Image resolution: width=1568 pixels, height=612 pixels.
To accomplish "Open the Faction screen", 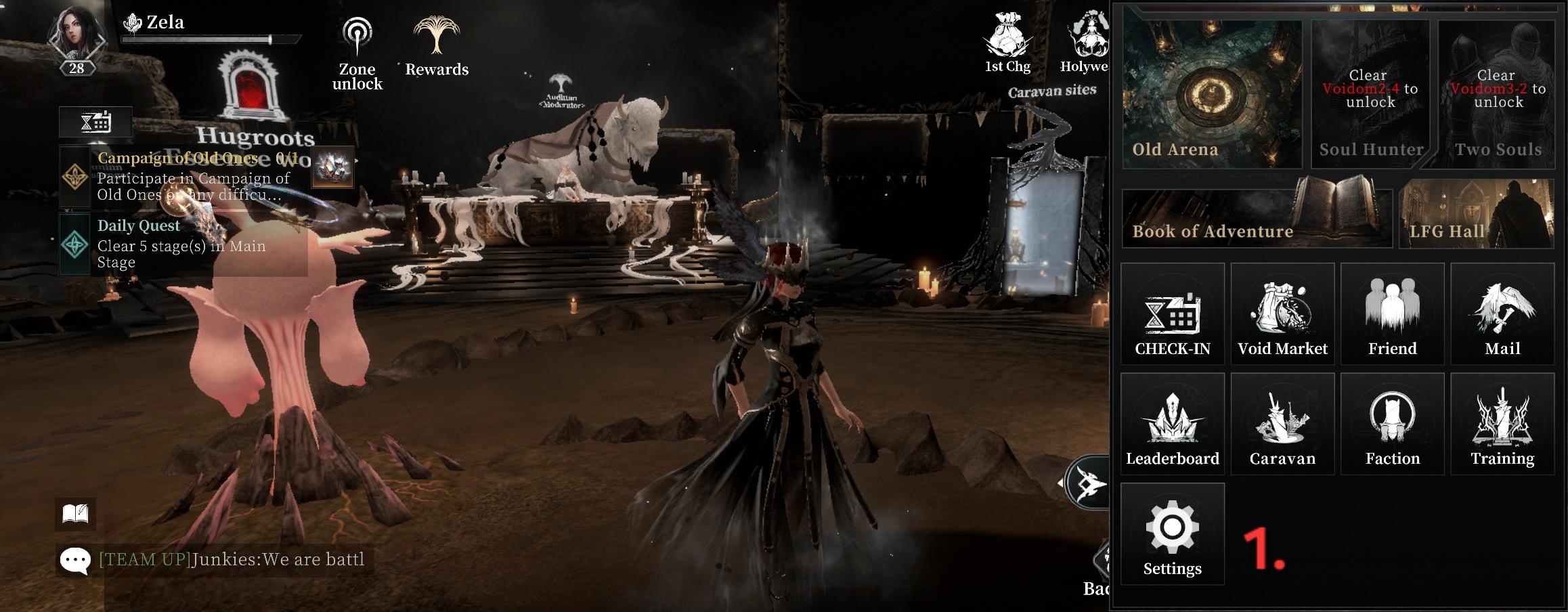I will point(1392,424).
